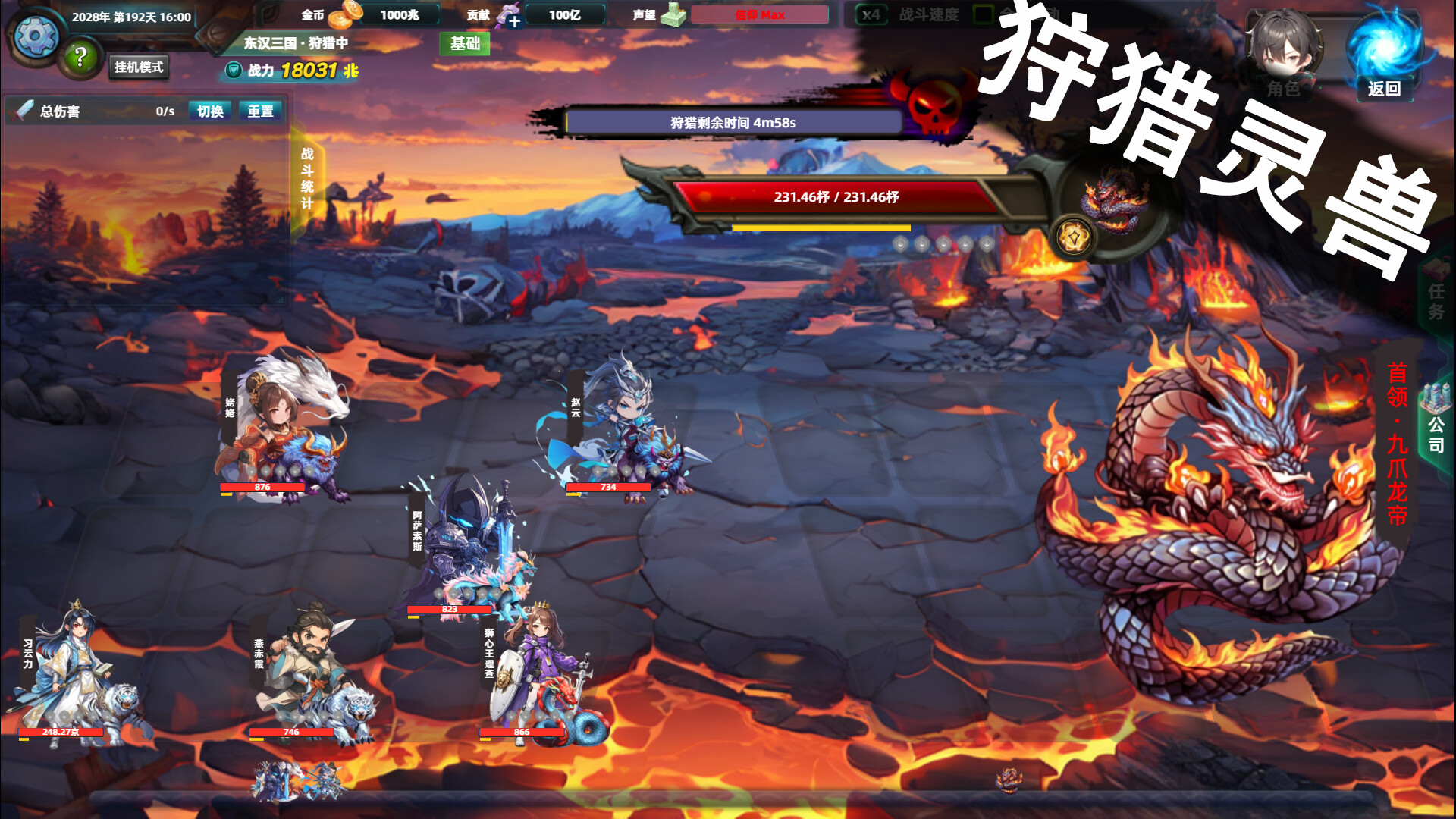The image size is (1456, 819).
Task: Toggle x4 battle speed
Action: tap(871, 14)
